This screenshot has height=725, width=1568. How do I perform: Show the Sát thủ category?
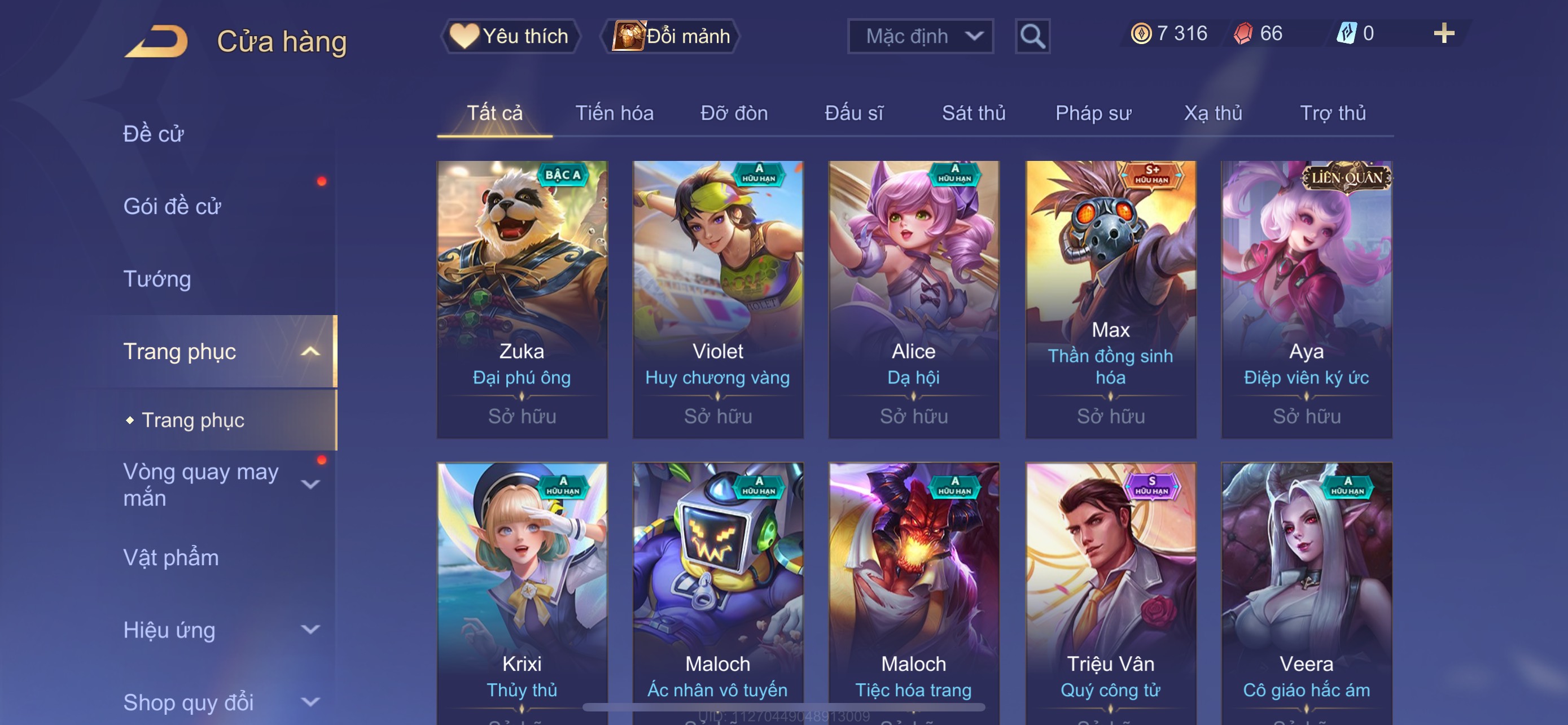973,113
